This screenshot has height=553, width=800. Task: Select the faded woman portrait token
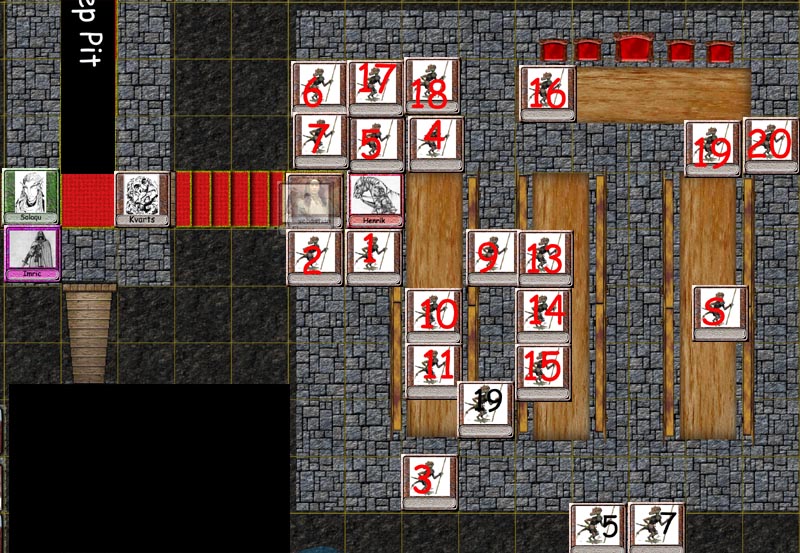315,200
